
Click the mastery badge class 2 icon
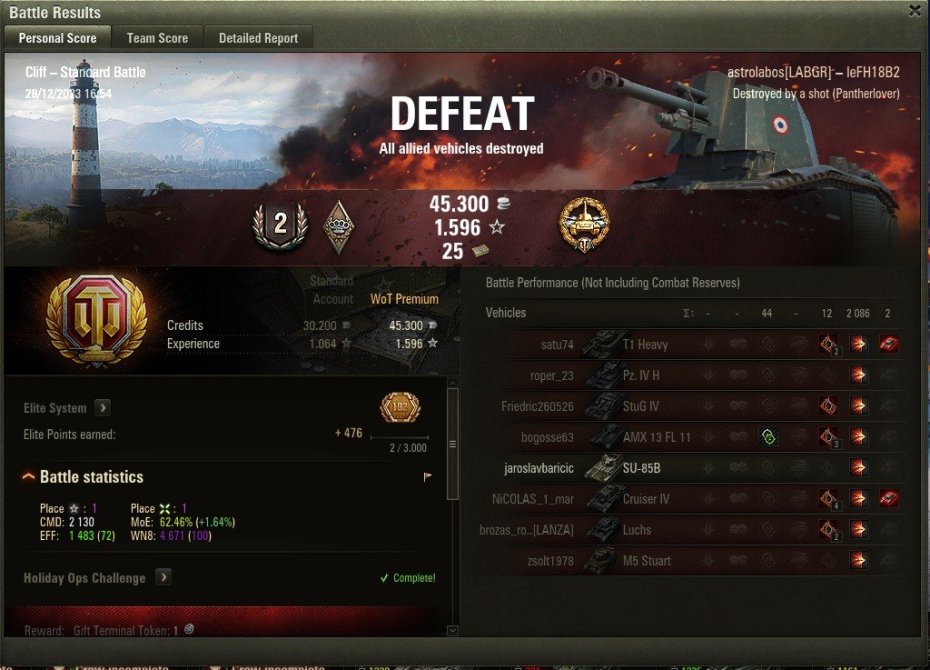(x=280, y=224)
